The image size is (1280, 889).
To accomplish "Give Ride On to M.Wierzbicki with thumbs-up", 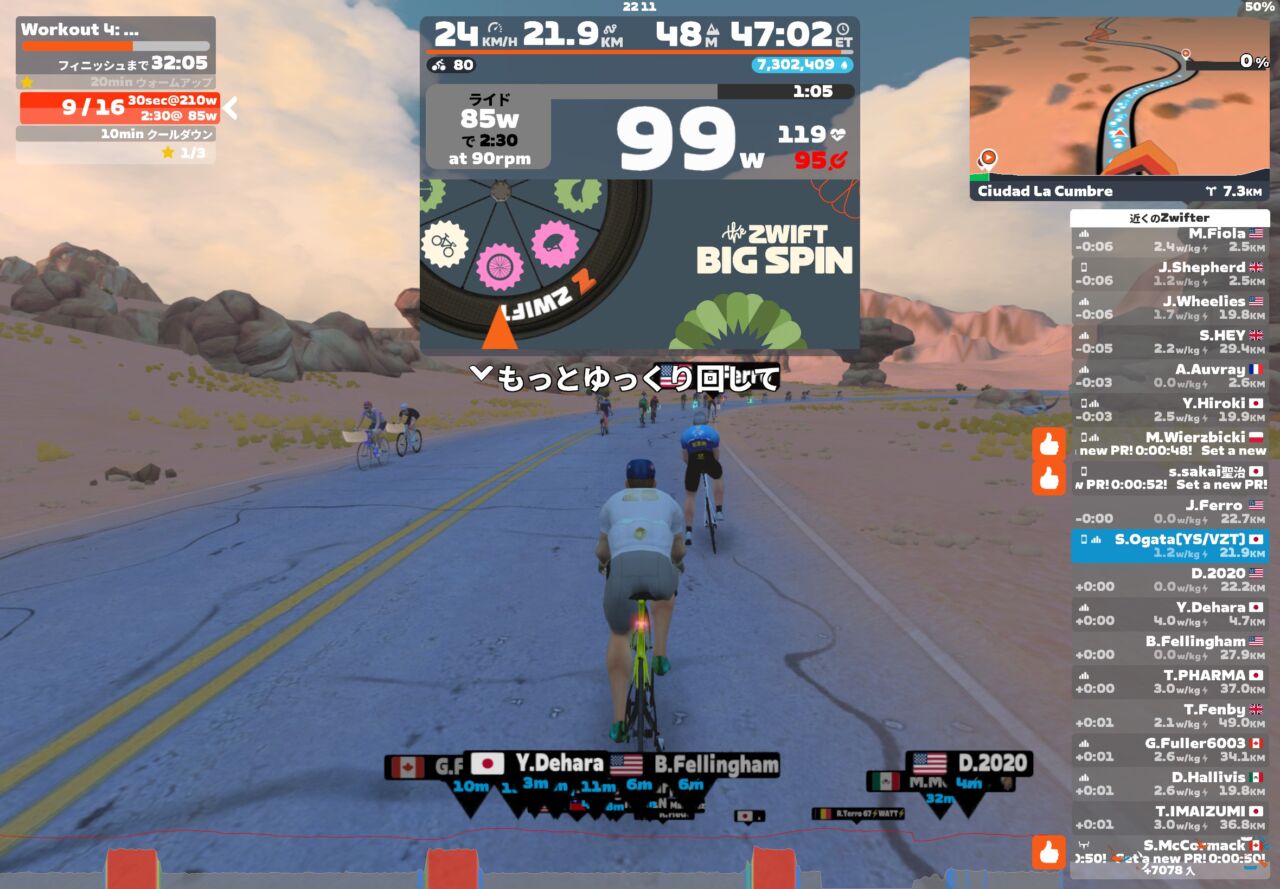I will [1048, 444].
